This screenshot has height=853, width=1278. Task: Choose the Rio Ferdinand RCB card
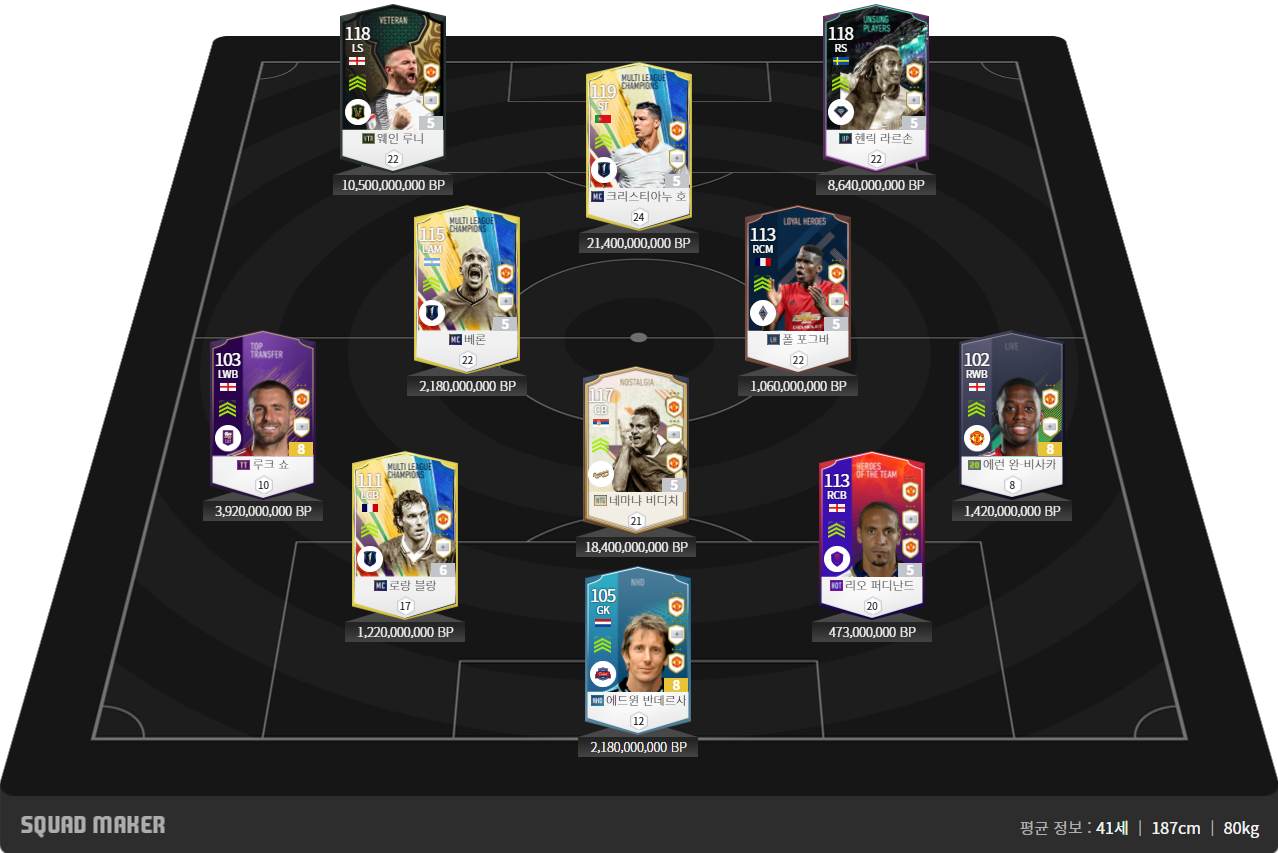pos(871,530)
